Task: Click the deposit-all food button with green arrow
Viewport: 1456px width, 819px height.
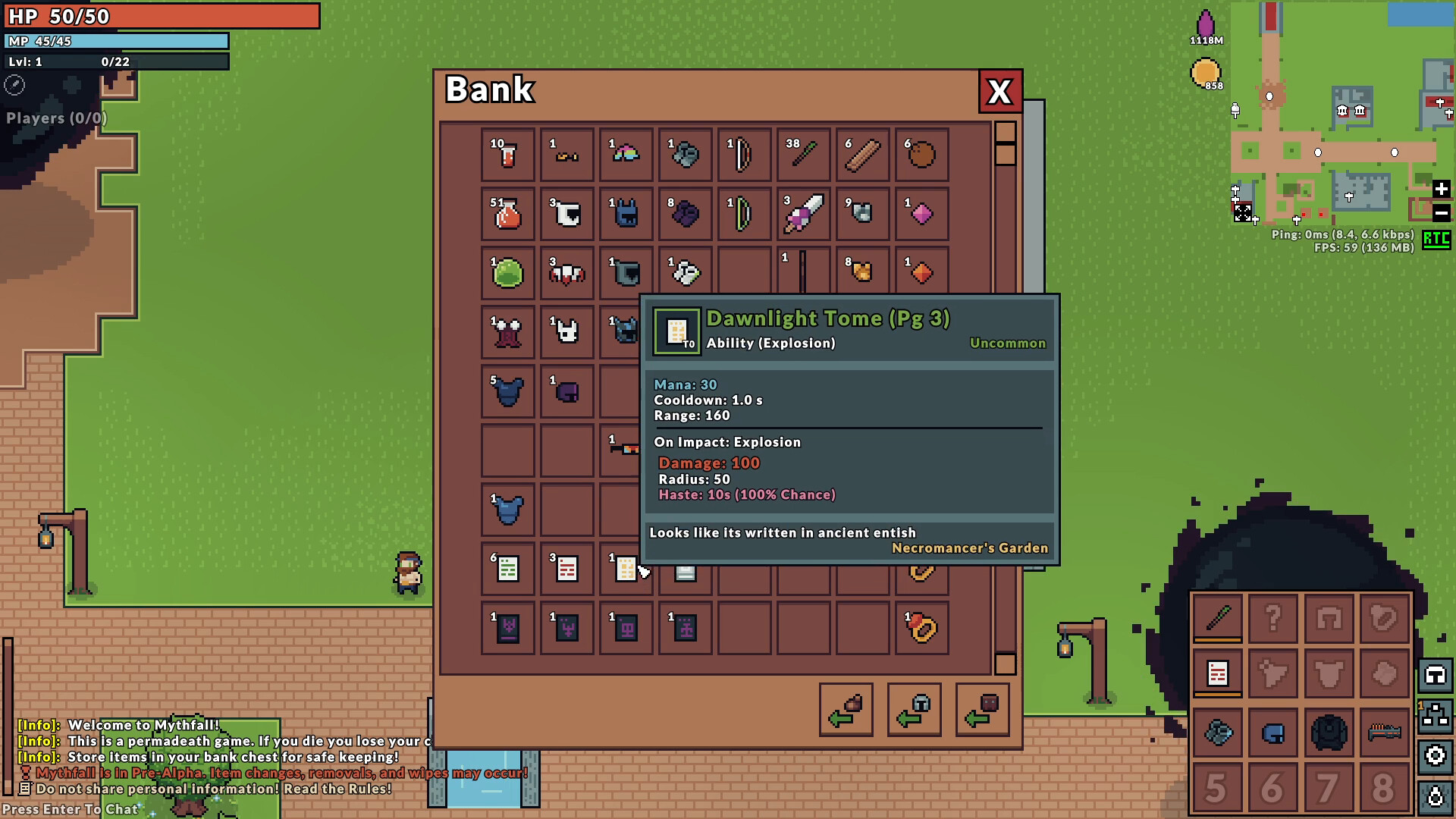Action: (x=846, y=711)
